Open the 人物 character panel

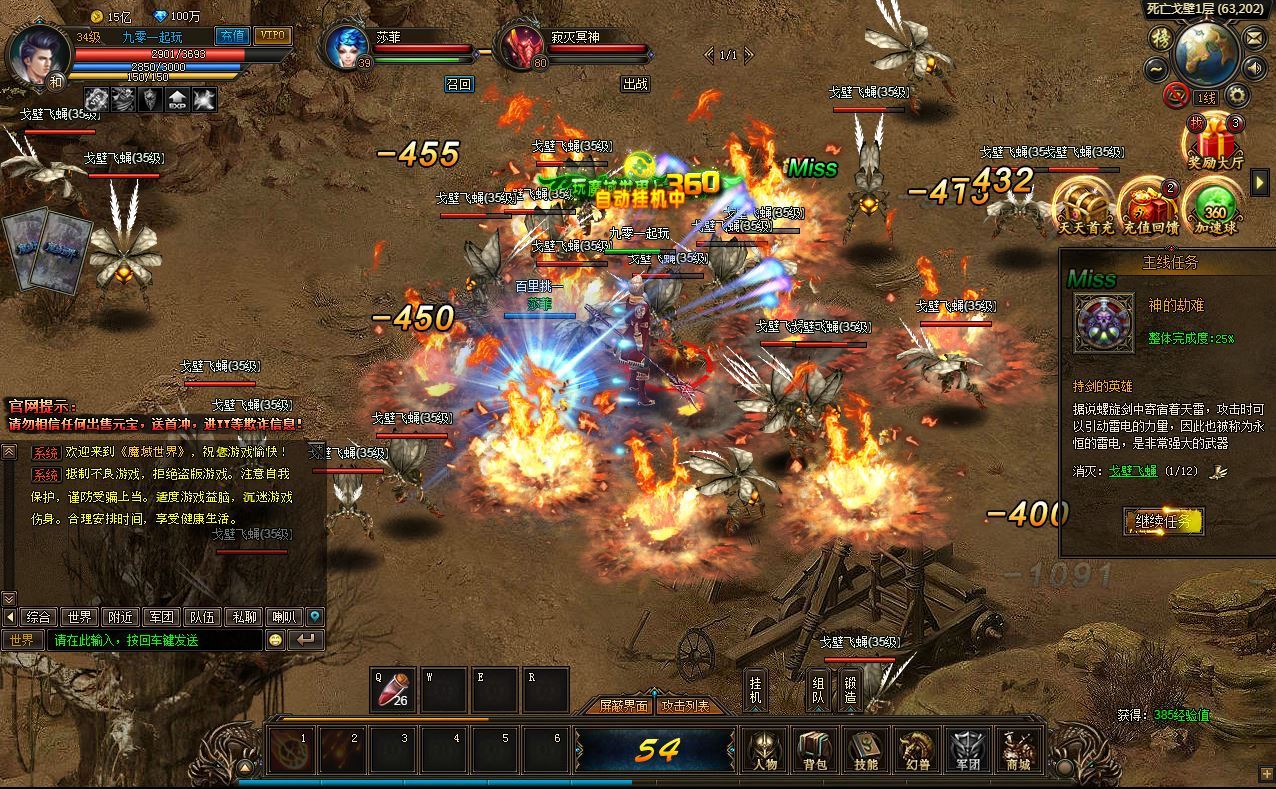click(764, 750)
